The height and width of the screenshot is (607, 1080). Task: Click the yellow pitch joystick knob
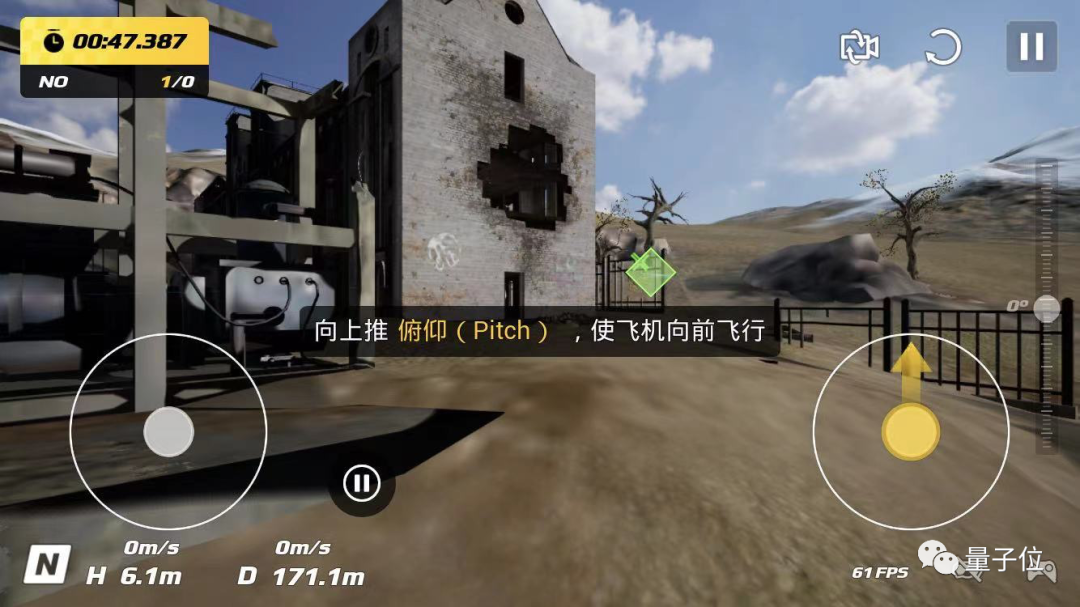point(910,432)
